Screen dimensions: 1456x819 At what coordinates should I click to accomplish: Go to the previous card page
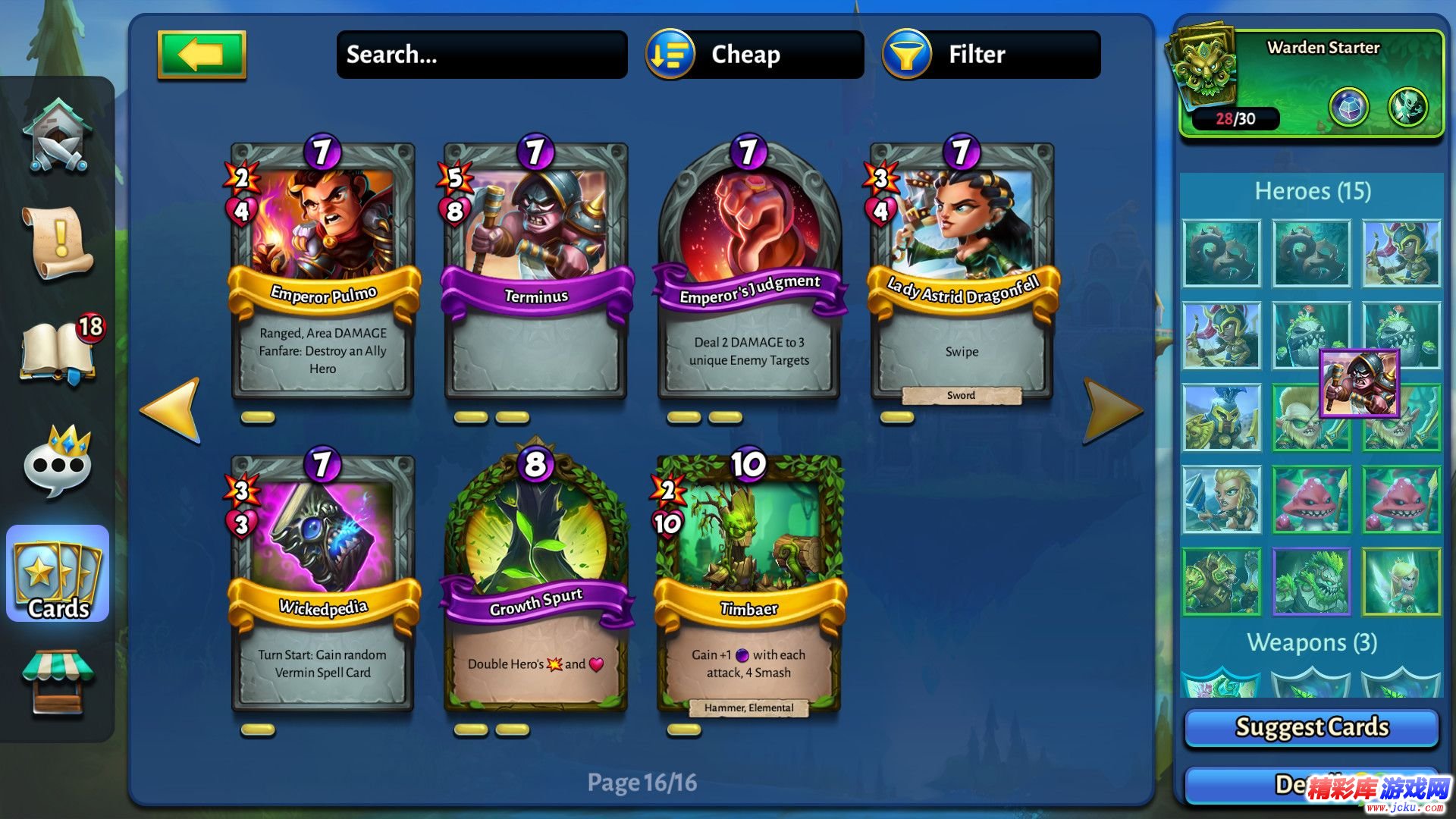pos(171,409)
